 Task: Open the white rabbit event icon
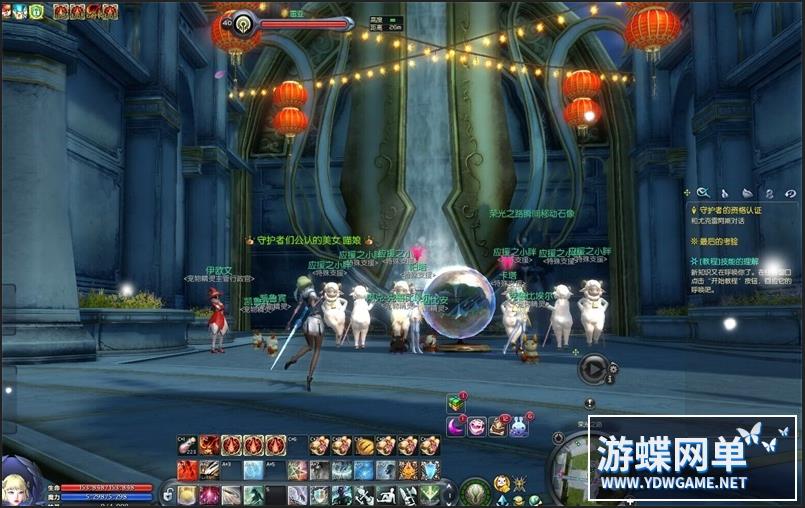pos(519,427)
